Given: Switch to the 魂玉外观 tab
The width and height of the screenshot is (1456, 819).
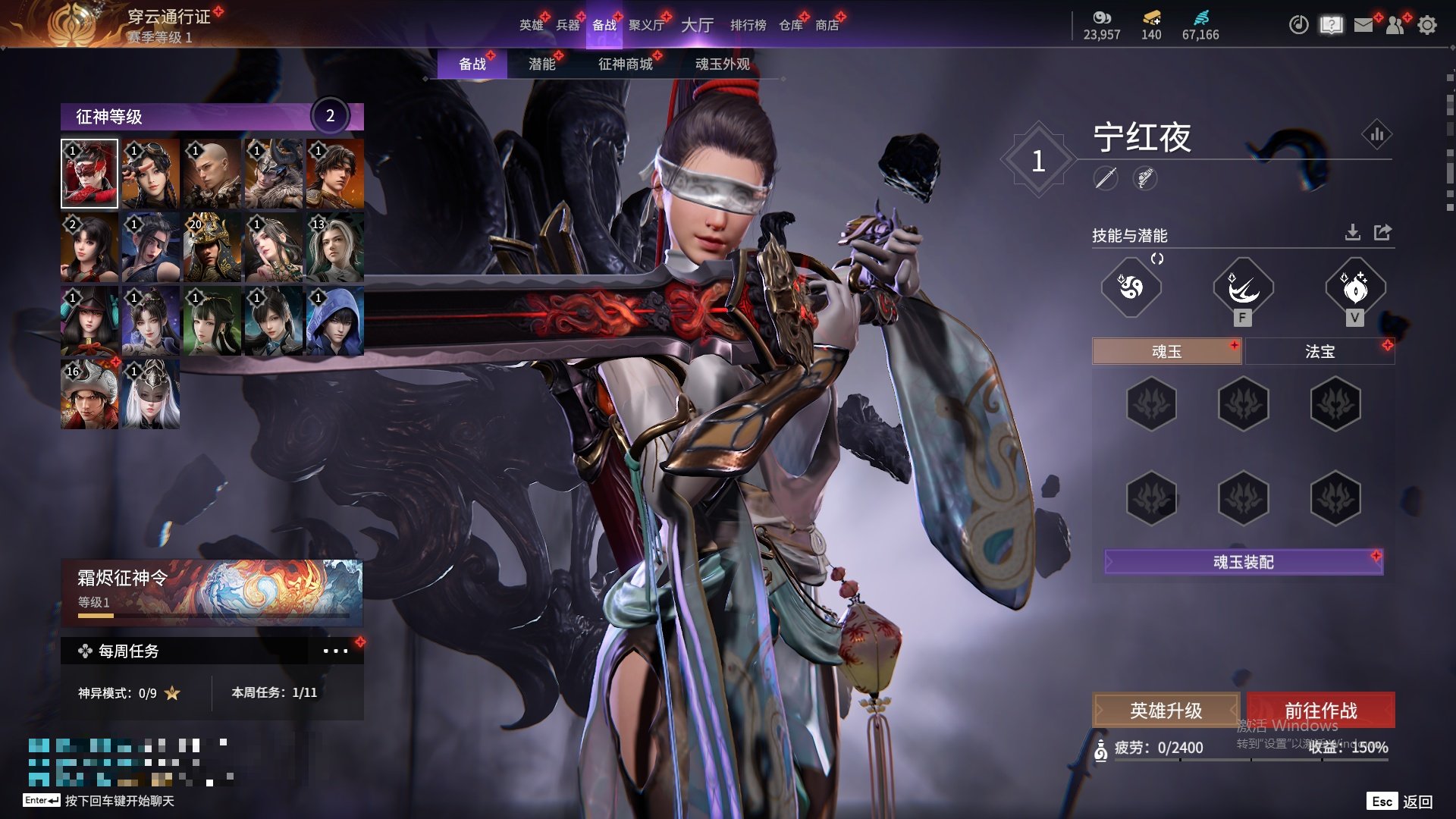Looking at the screenshot, I should tap(722, 64).
